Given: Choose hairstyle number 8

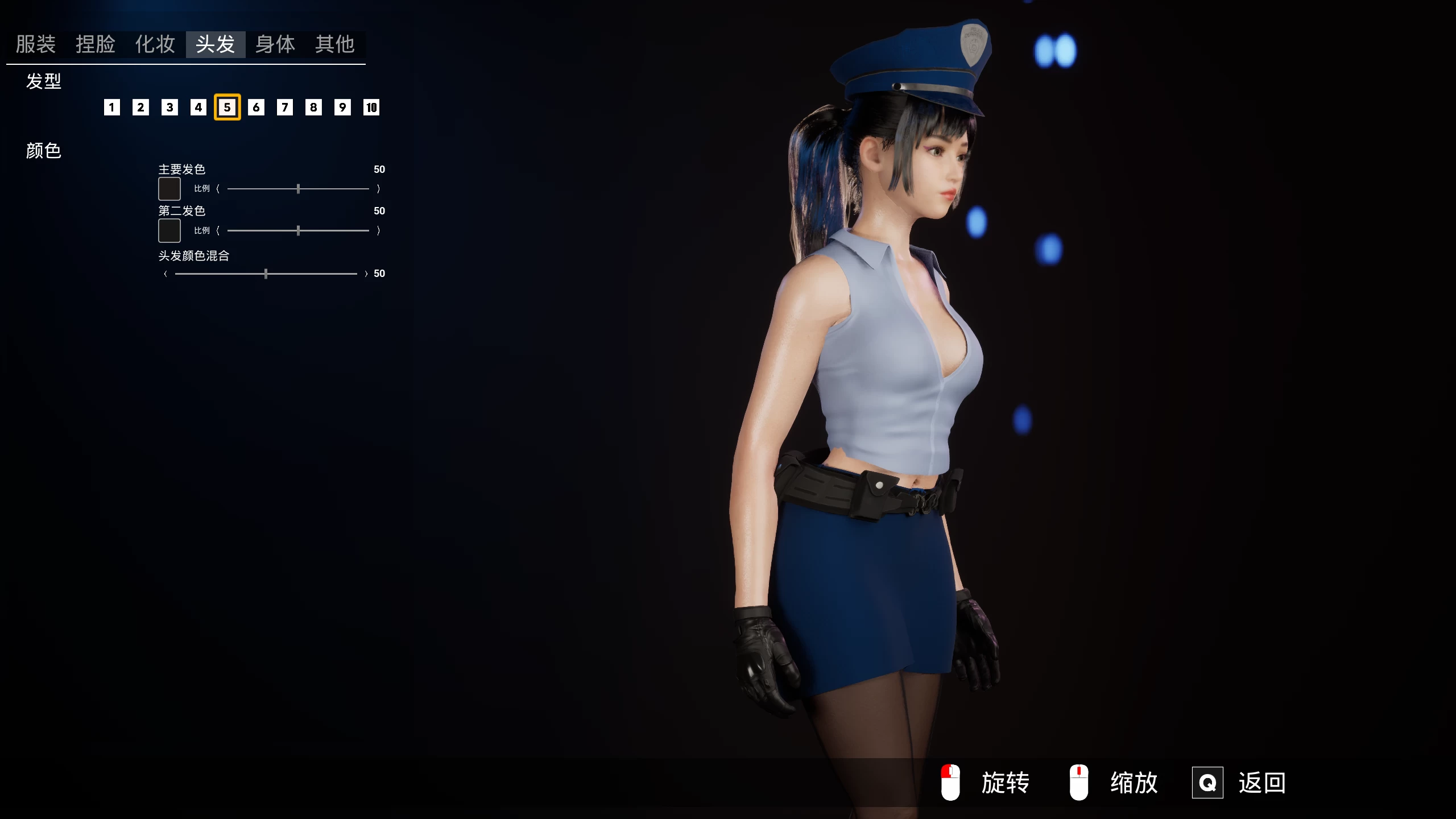Looking at the screenshot, I should pos(313,107).
